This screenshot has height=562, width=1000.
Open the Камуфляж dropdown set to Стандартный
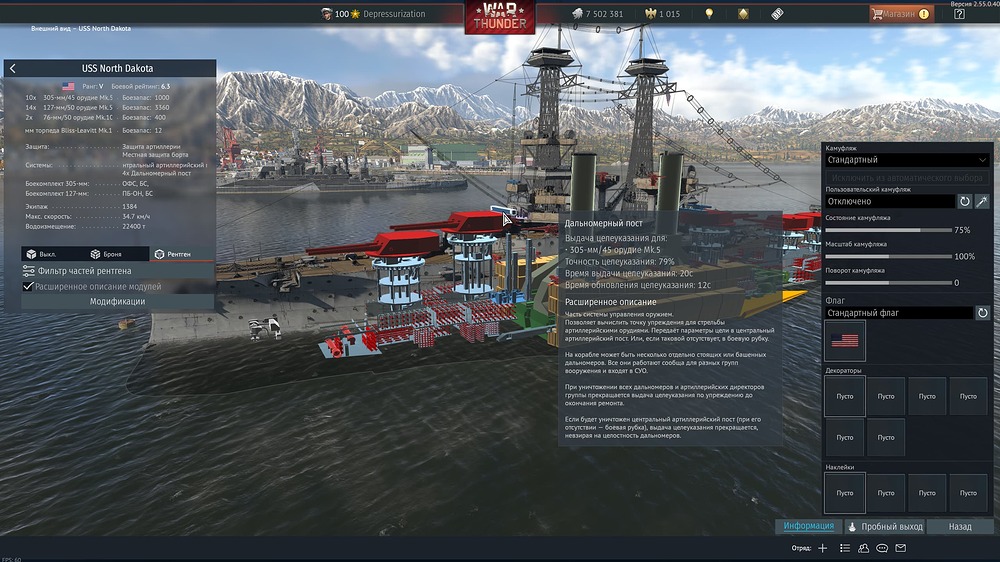(x=906, y=160)
